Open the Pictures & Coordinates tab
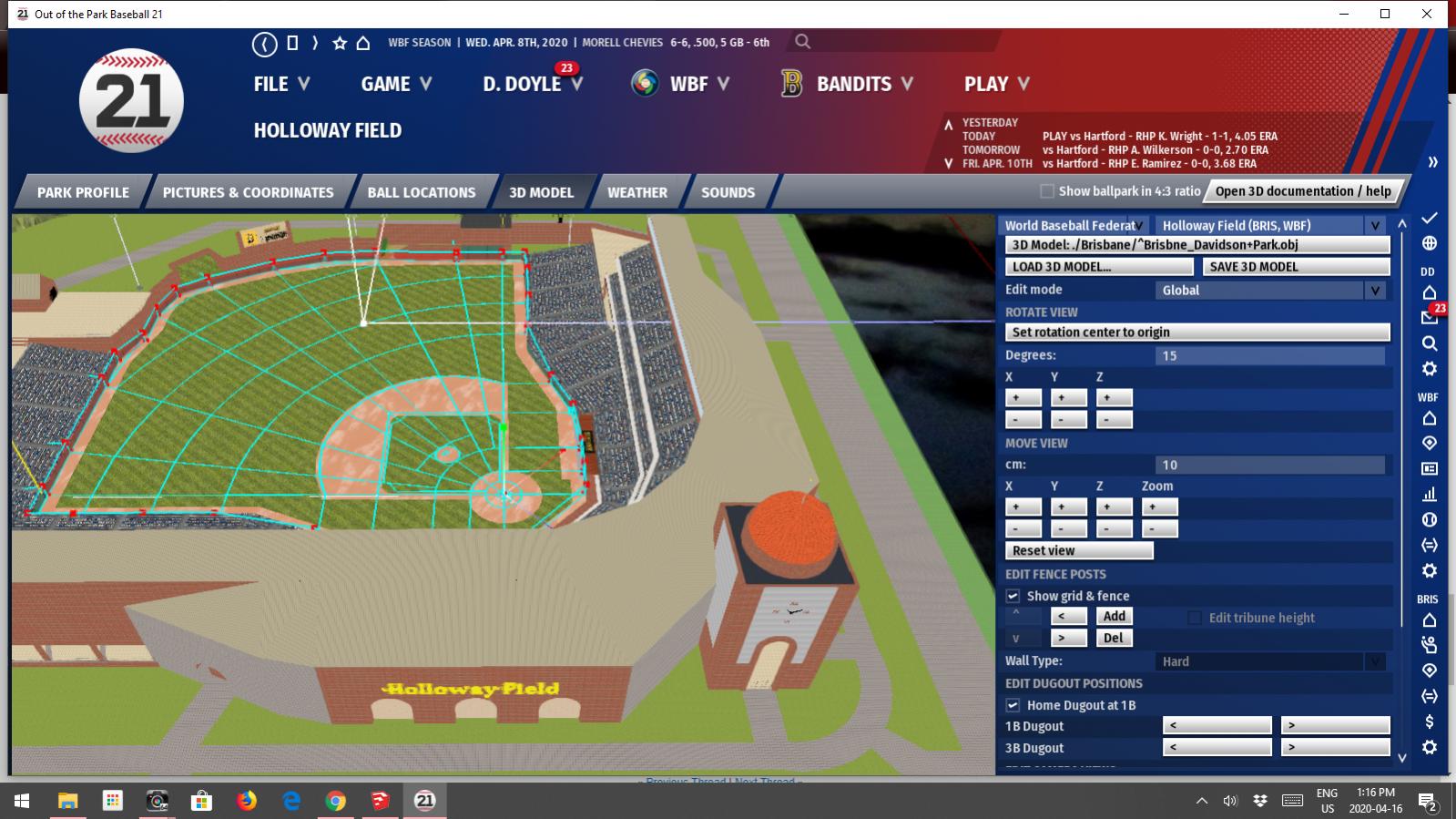This screenshot has height=819, width=1456. [x=248, y=192]
